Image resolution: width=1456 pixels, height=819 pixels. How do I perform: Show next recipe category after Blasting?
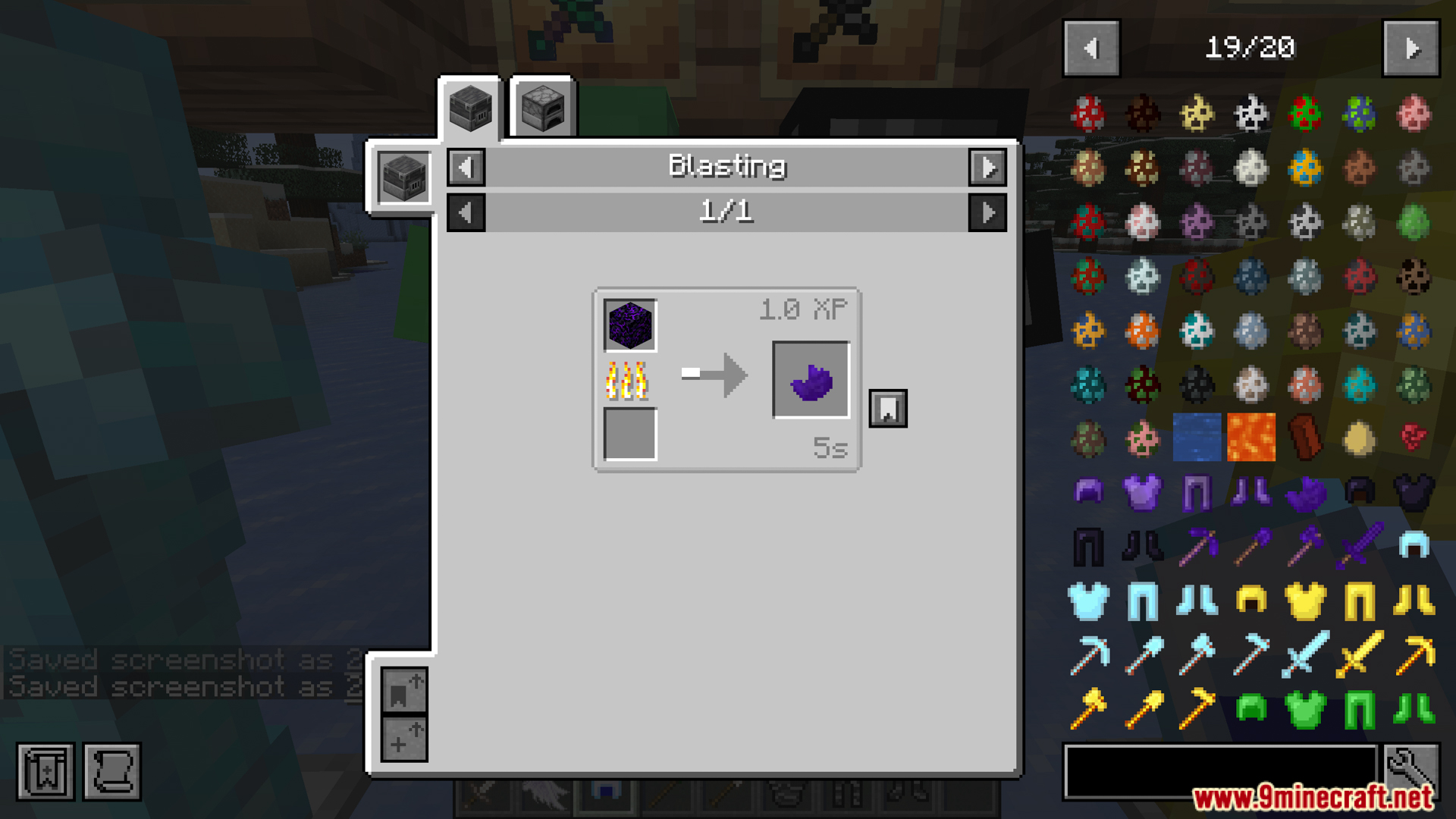pyautogui.click(x=987, y=167)
